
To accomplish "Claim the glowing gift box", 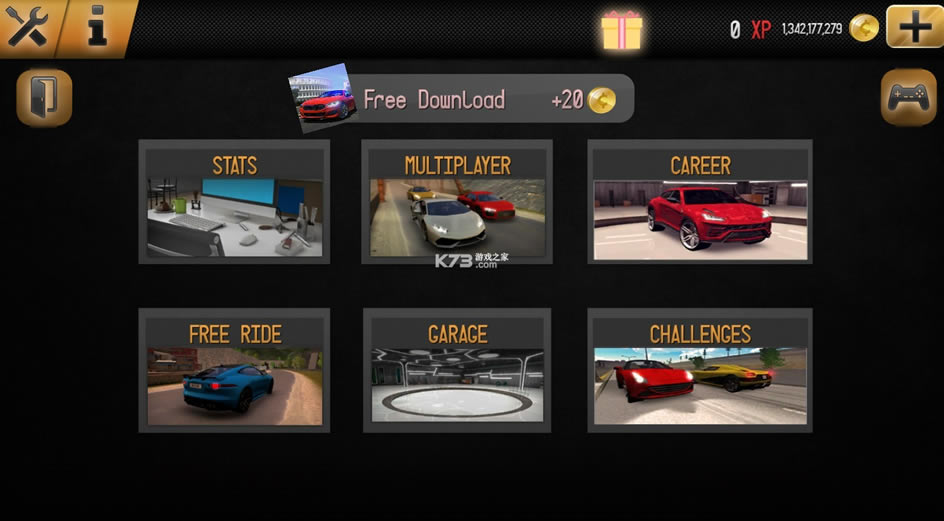I will (621, 30).
